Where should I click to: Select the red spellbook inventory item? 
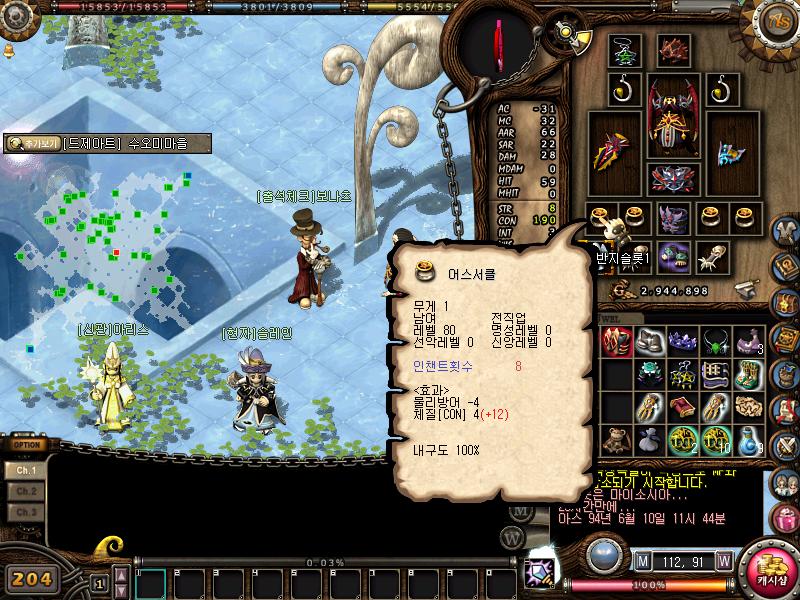[682, 408]
